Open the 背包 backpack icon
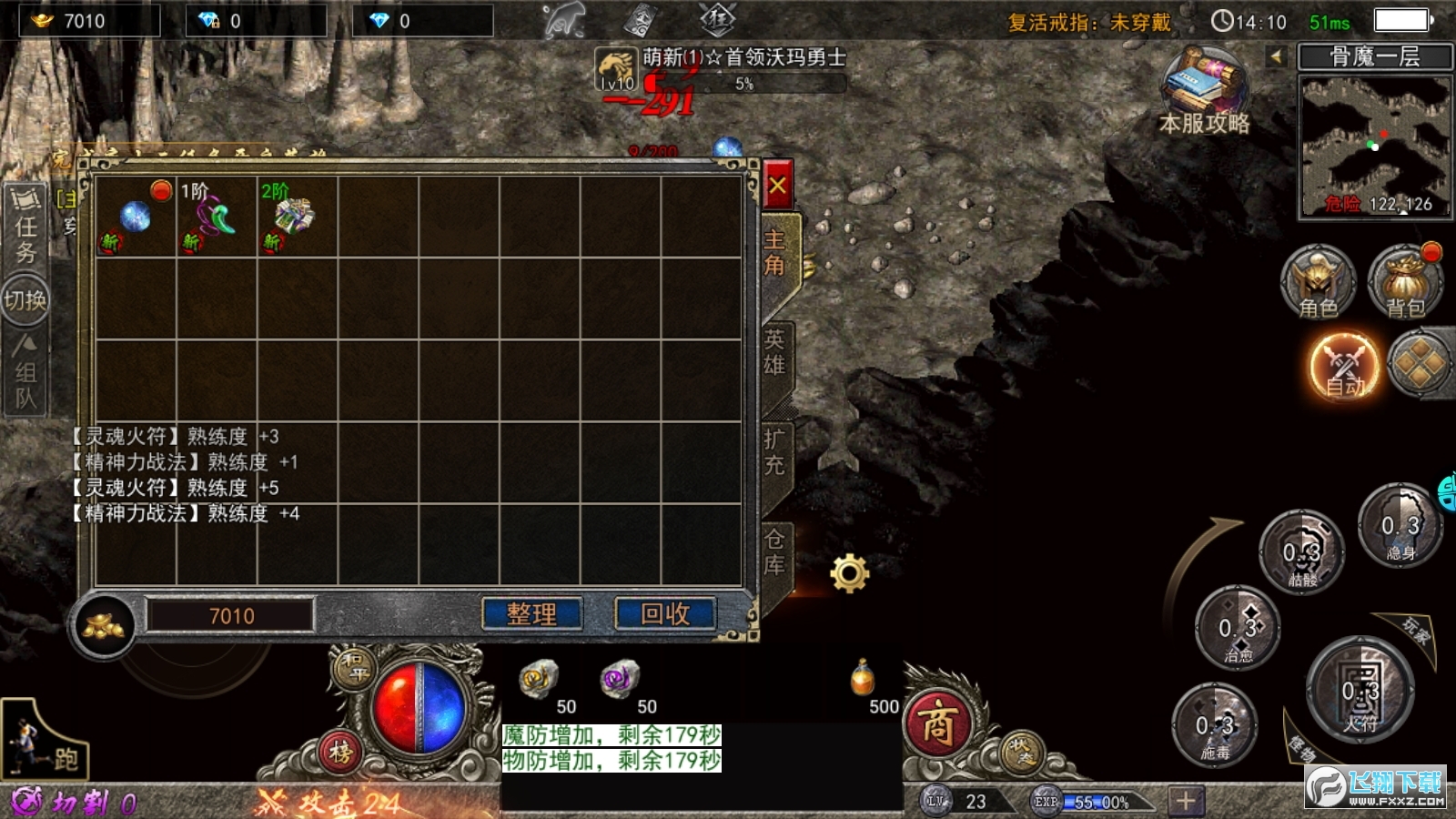The image size is (1456, 819). (1405, 282)
